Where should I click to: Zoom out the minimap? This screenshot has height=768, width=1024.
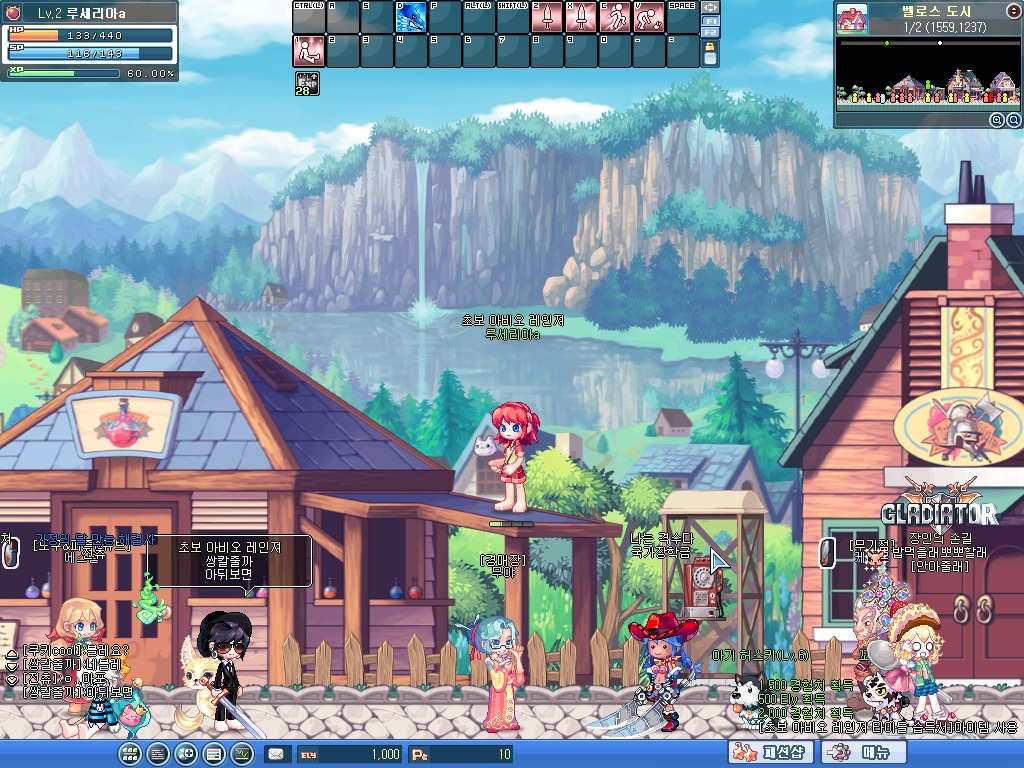click(x=1012, y=120)
